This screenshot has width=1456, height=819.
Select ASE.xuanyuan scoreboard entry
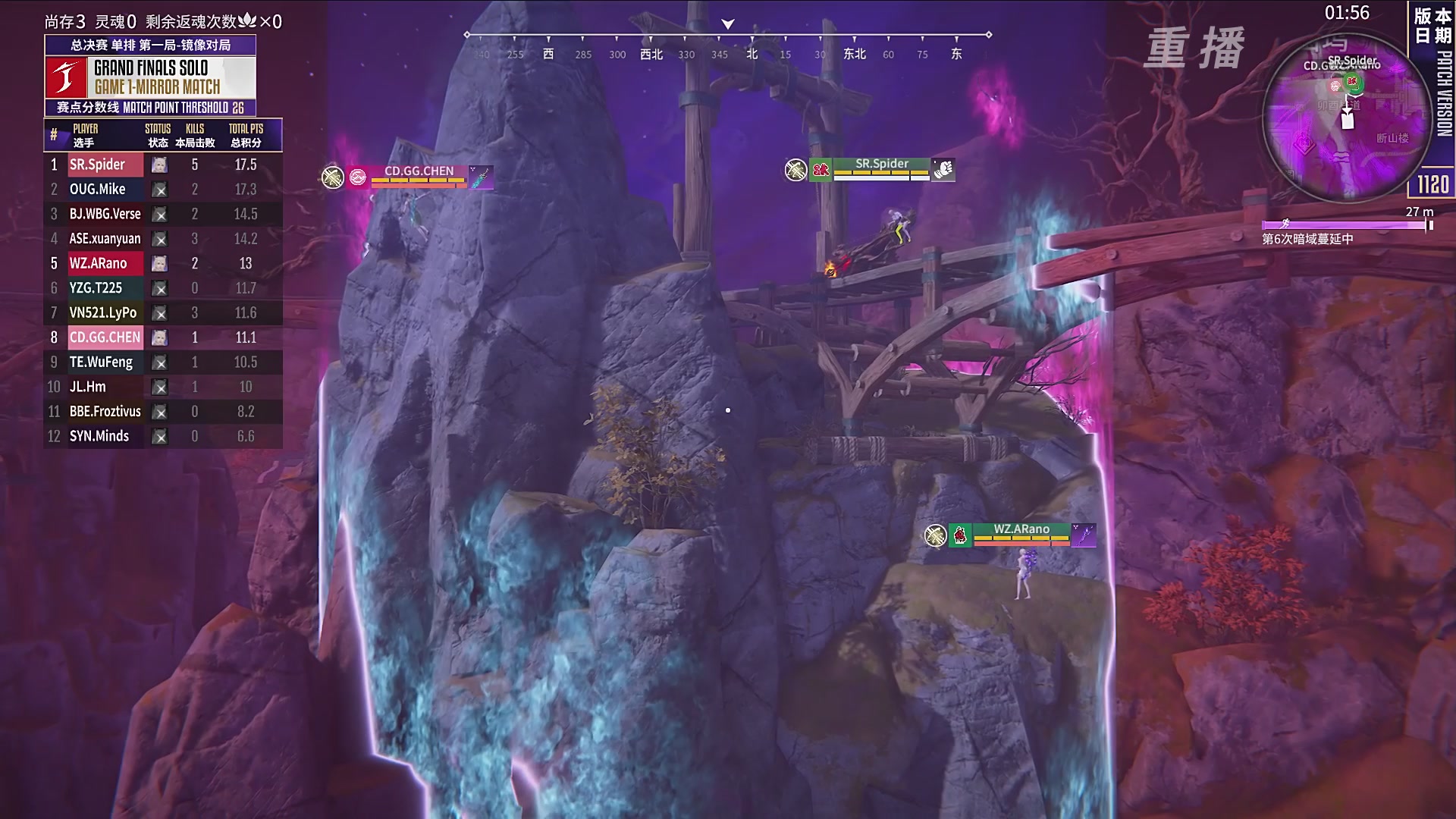click(x=163, y=239)
